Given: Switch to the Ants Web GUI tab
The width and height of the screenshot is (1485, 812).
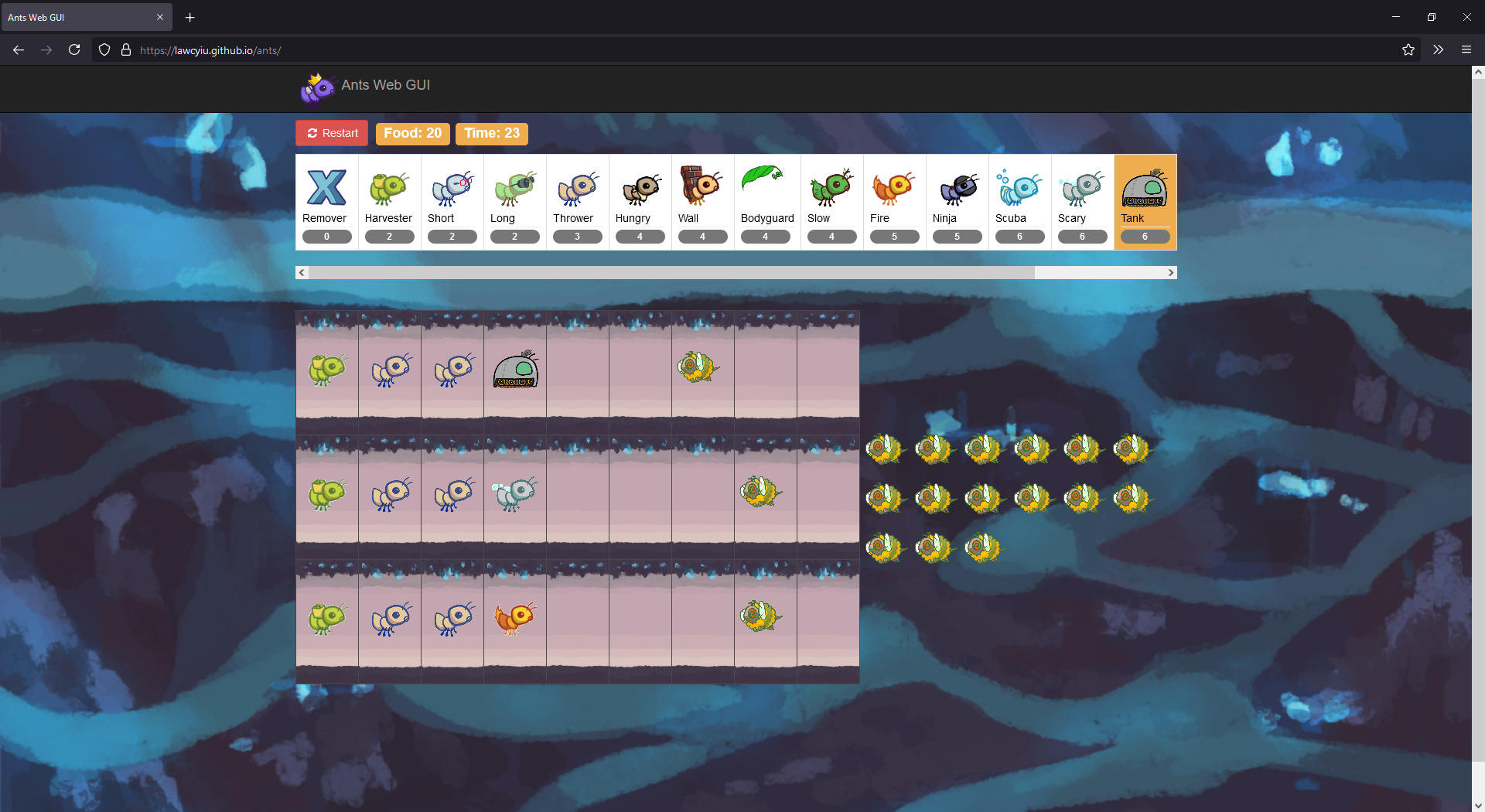Looking at the screenshot, I should pyautogui.click(x=85, y=17).
